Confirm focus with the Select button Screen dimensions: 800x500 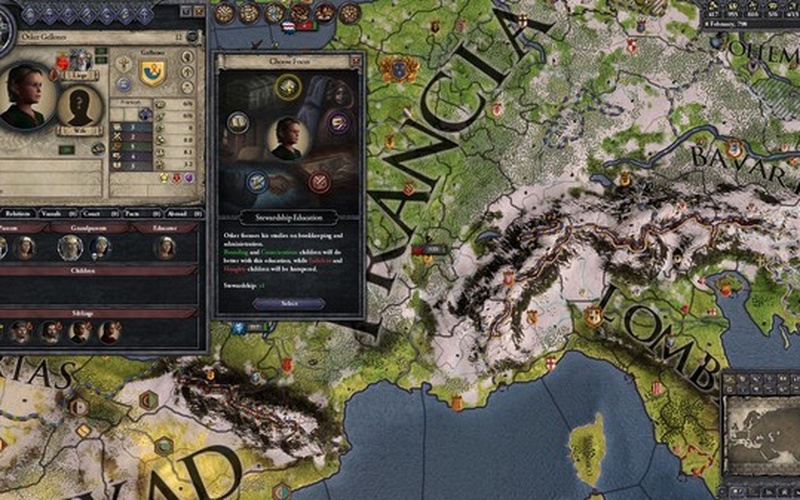point(288,303)
